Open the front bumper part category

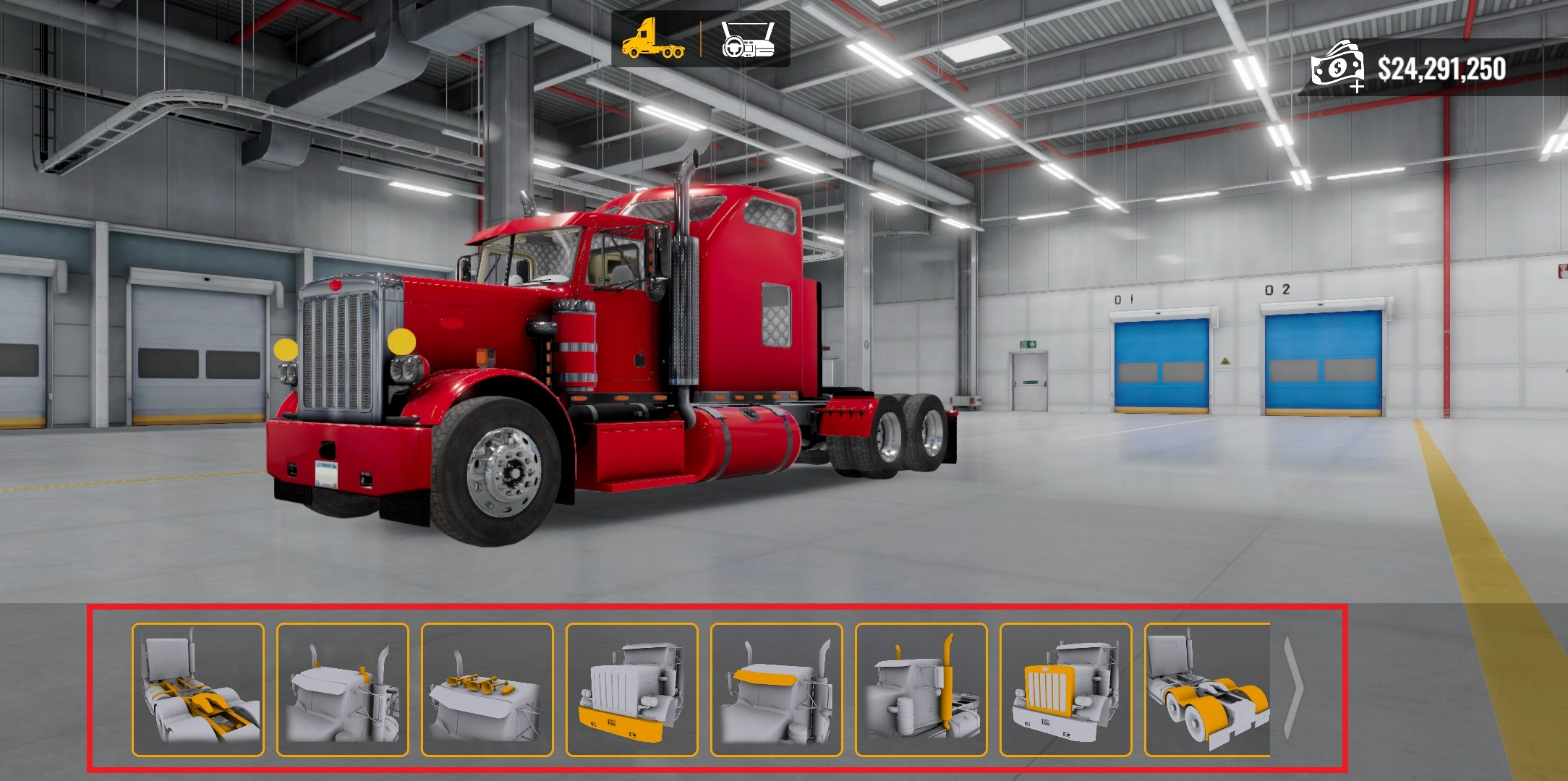tap(632, 689)
